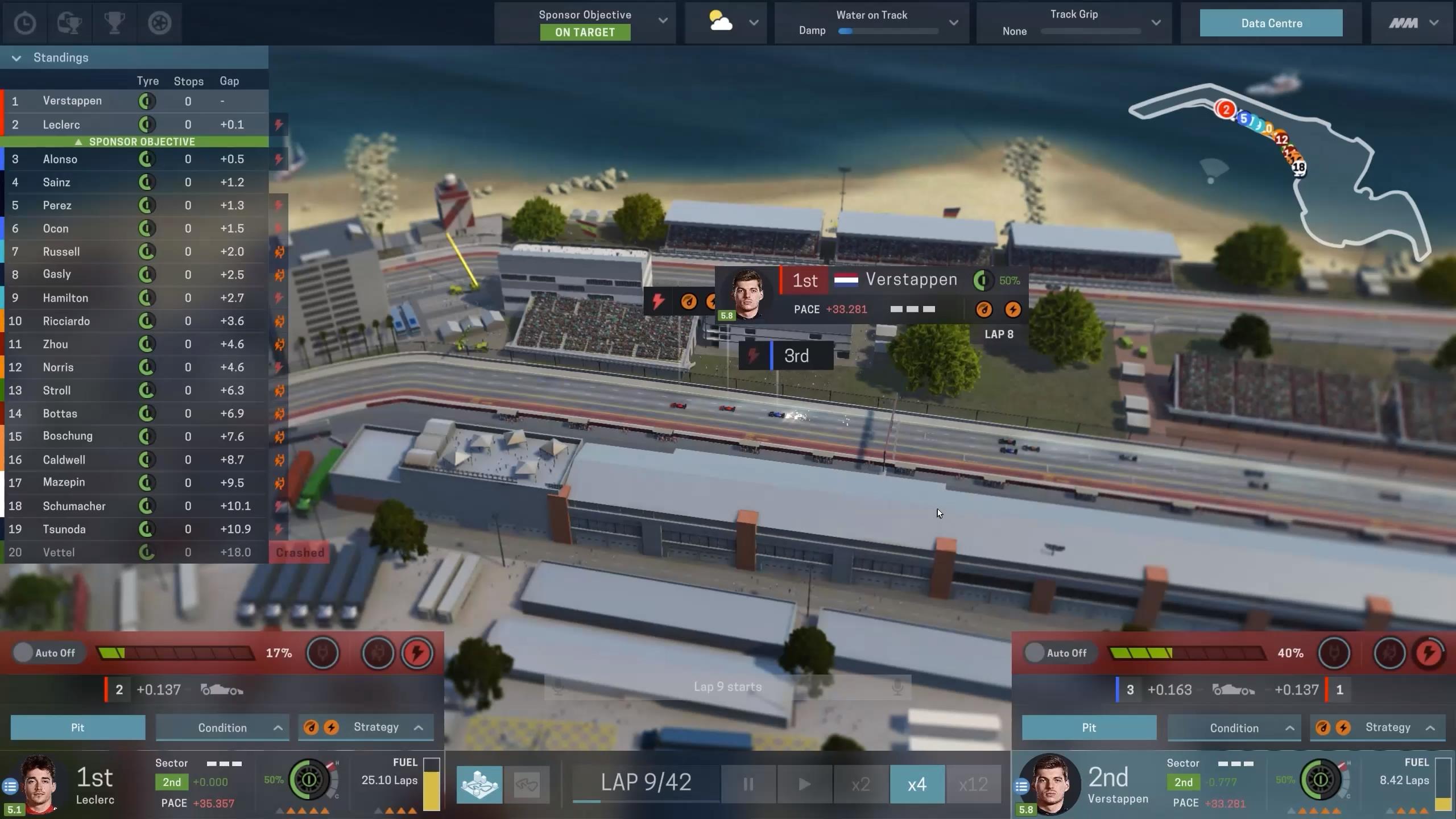Collapse the Standings panel
The height and width of the screenshot is (819, 1456).
click(x=16, y=58)
